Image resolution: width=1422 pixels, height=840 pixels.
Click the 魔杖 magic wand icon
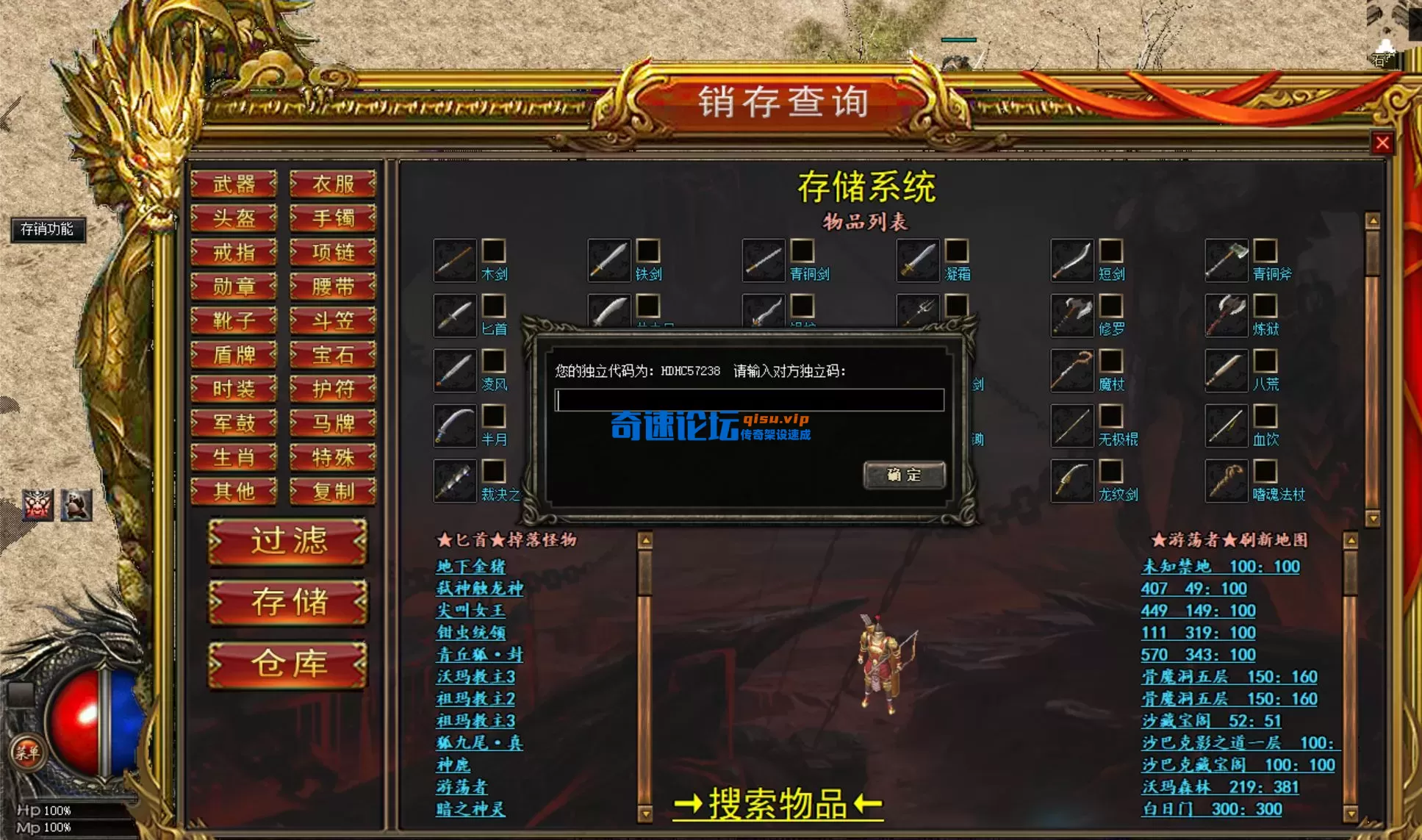point(1073,371)
